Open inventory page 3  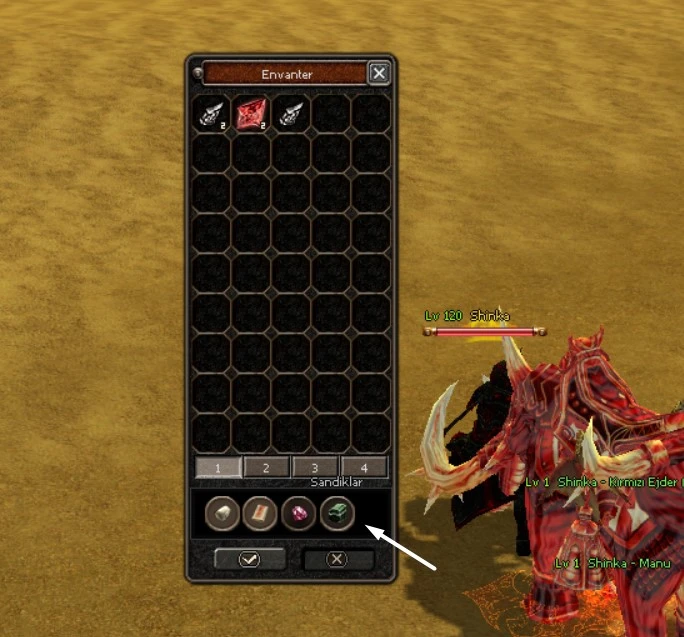coord(315,467)
